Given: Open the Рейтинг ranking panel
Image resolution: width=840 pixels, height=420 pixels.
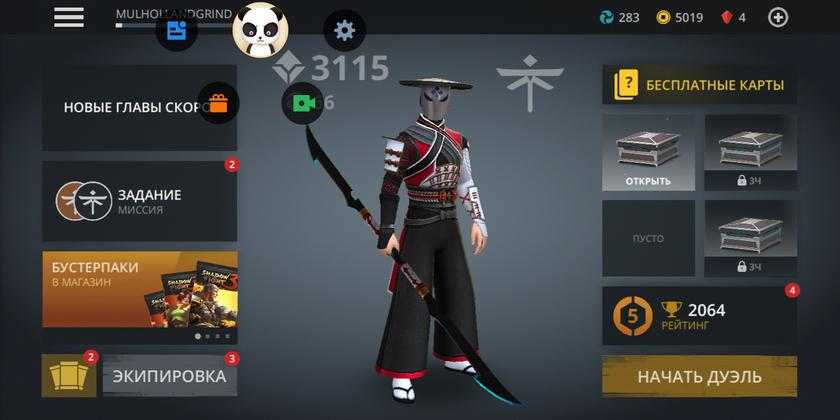Looking at the screenshot, I should (x=699, y=316).
